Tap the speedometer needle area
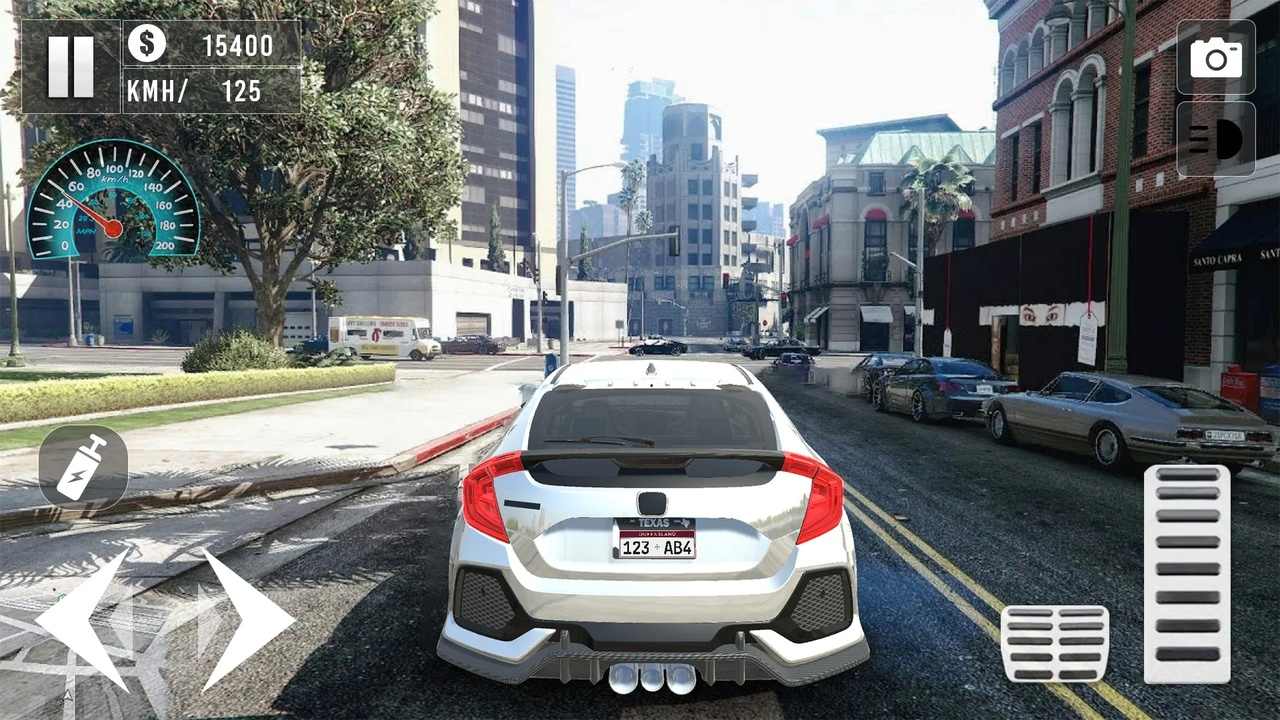1280x720 pixels. [x=110, y=210]
